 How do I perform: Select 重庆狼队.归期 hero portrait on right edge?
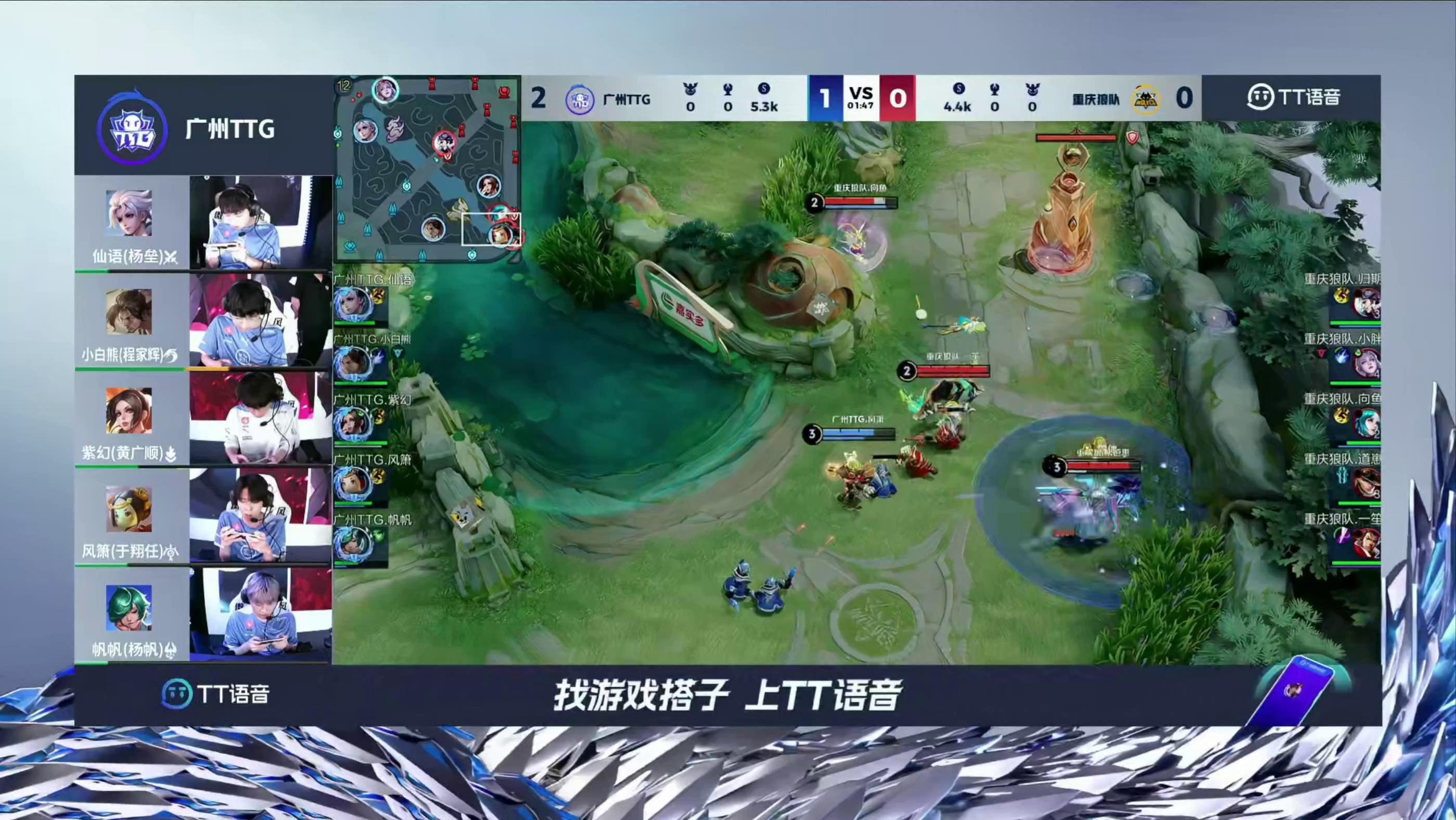[x=1366, y=303]
